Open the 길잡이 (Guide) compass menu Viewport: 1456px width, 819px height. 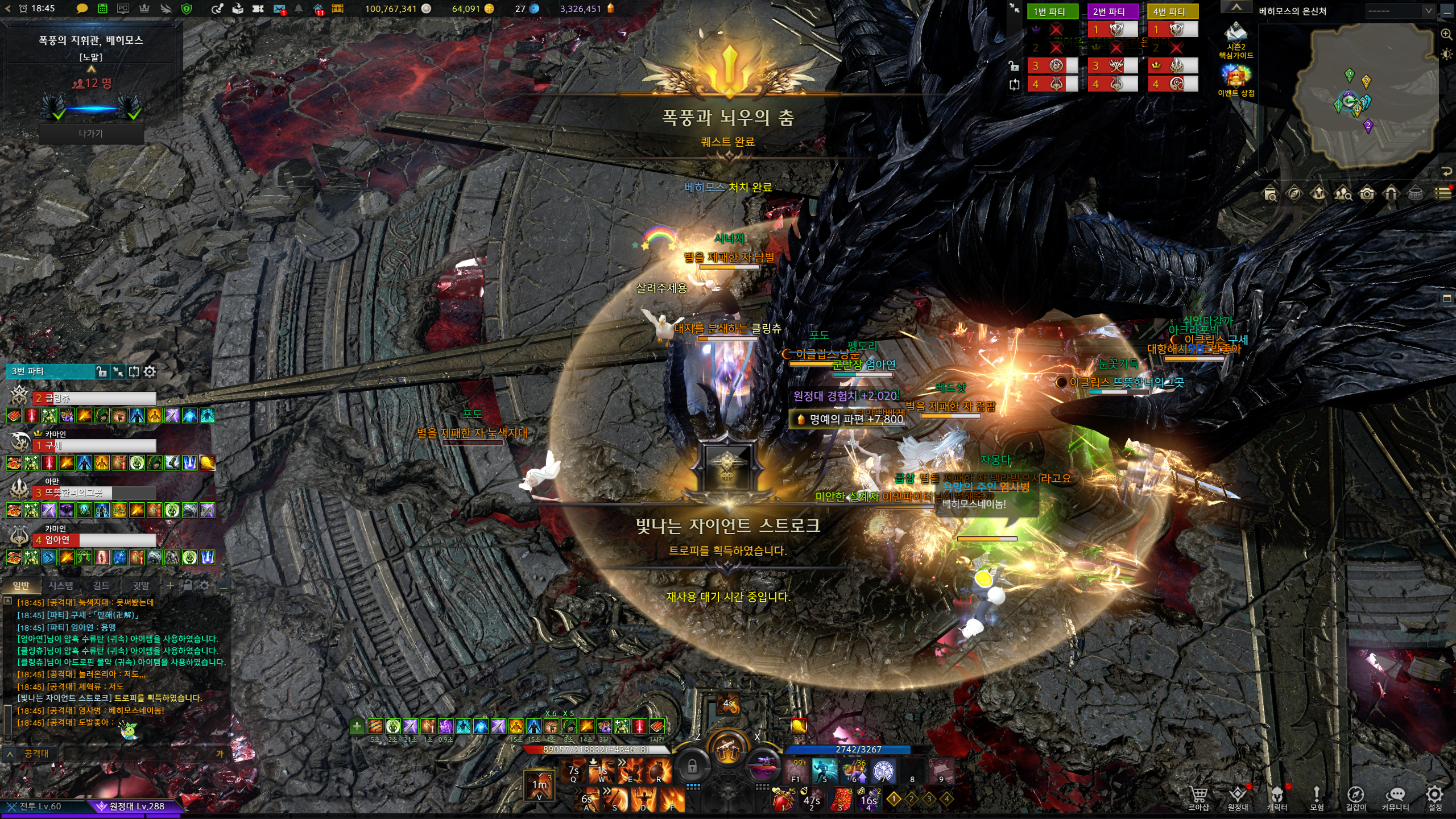pos(1355,796)
